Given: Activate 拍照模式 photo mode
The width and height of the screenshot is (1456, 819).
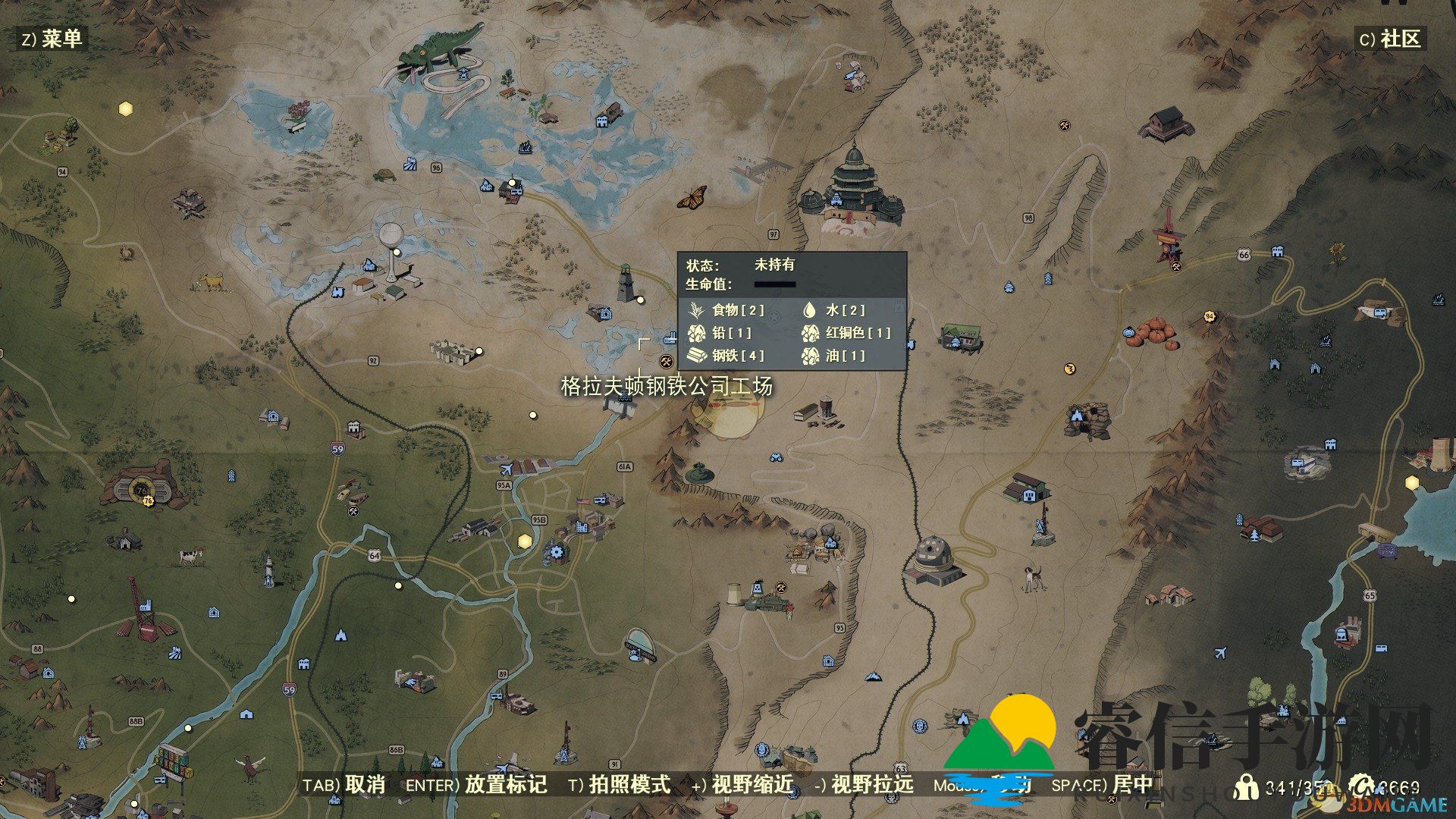Looking at the screenshot, I should [620, 785].
